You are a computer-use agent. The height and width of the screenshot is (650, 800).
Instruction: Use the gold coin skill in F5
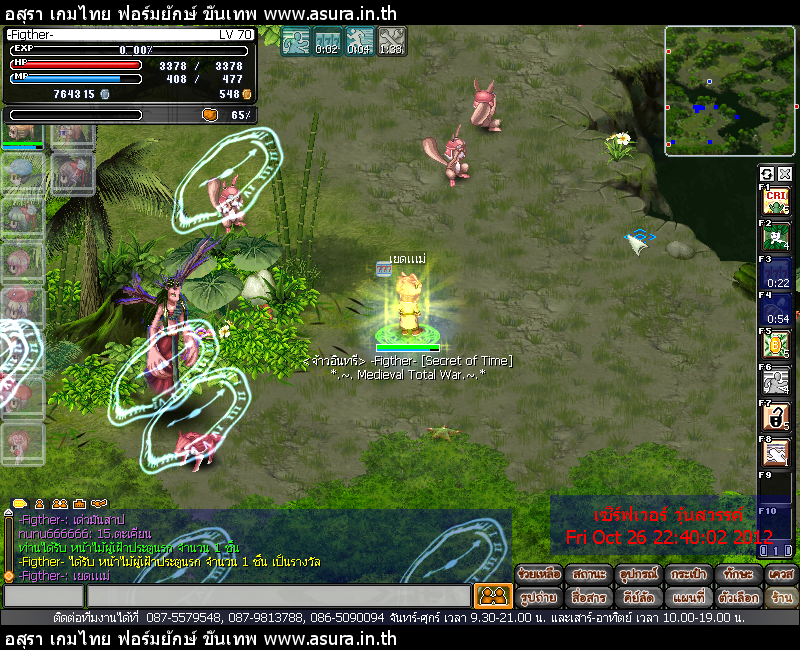pyautogui.click(x=776, y=345)
